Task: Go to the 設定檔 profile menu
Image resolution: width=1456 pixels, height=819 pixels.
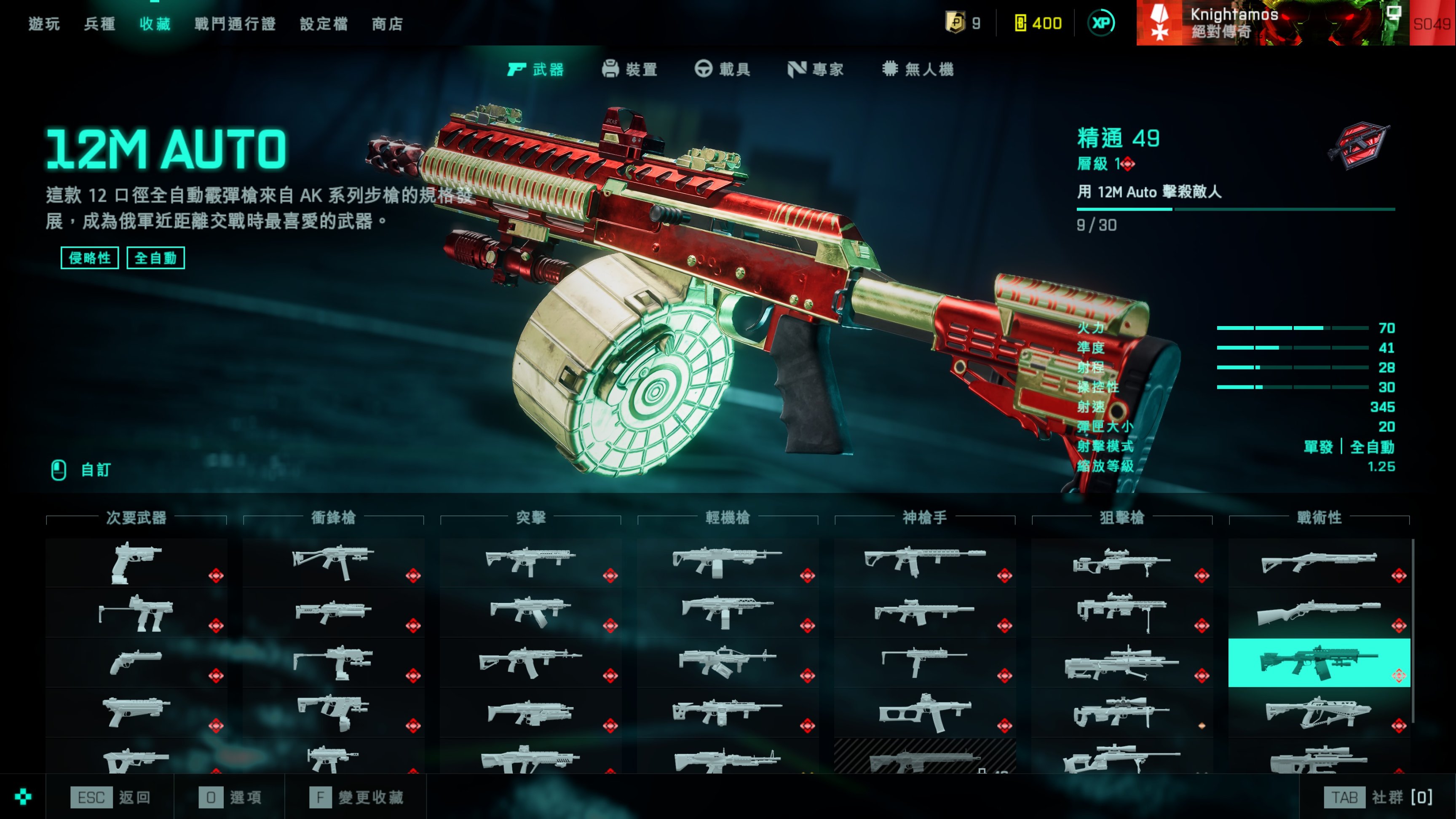Action: click(x=323, y=24)
